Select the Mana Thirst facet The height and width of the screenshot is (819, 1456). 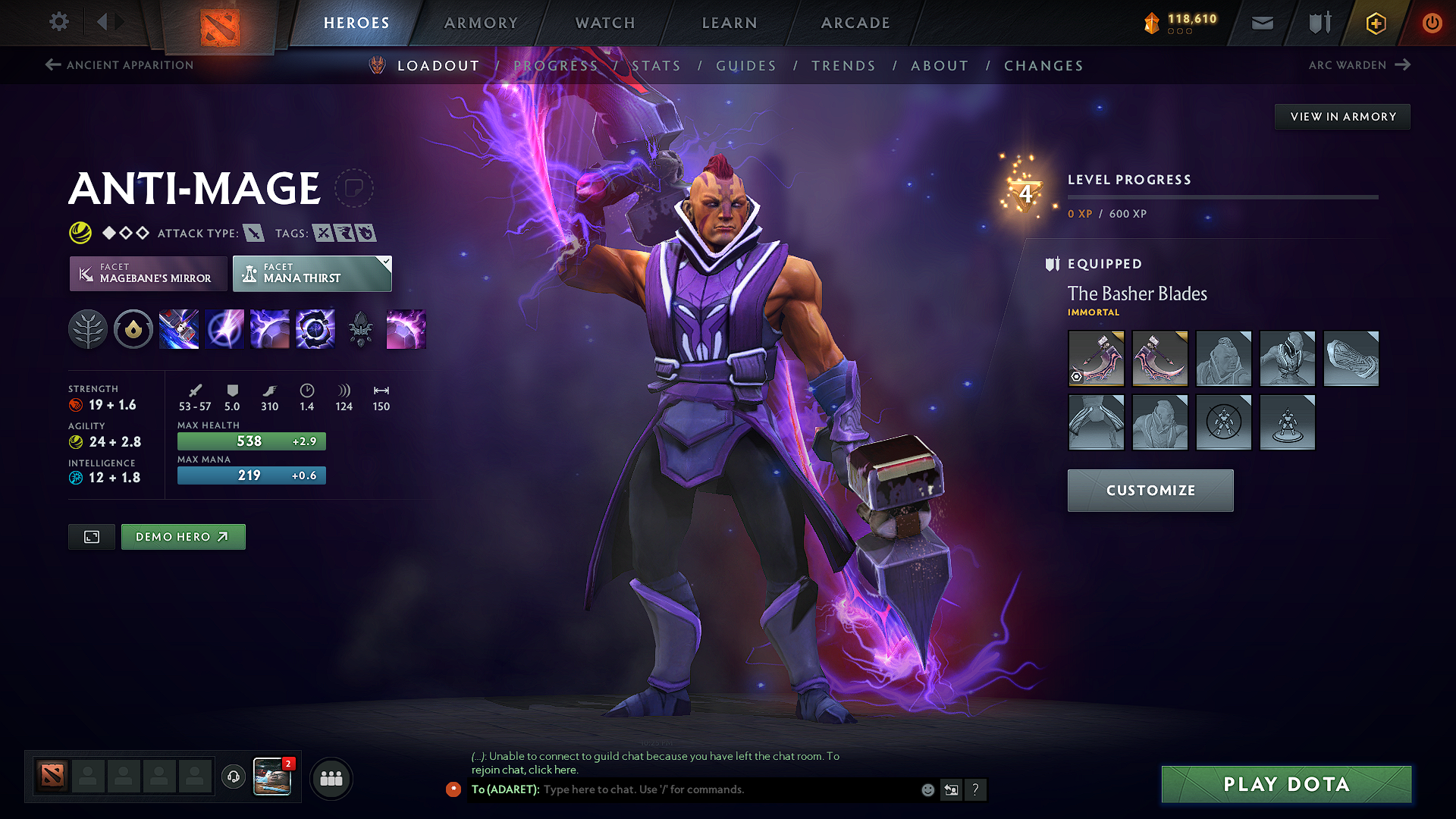(x=312, y=273)
